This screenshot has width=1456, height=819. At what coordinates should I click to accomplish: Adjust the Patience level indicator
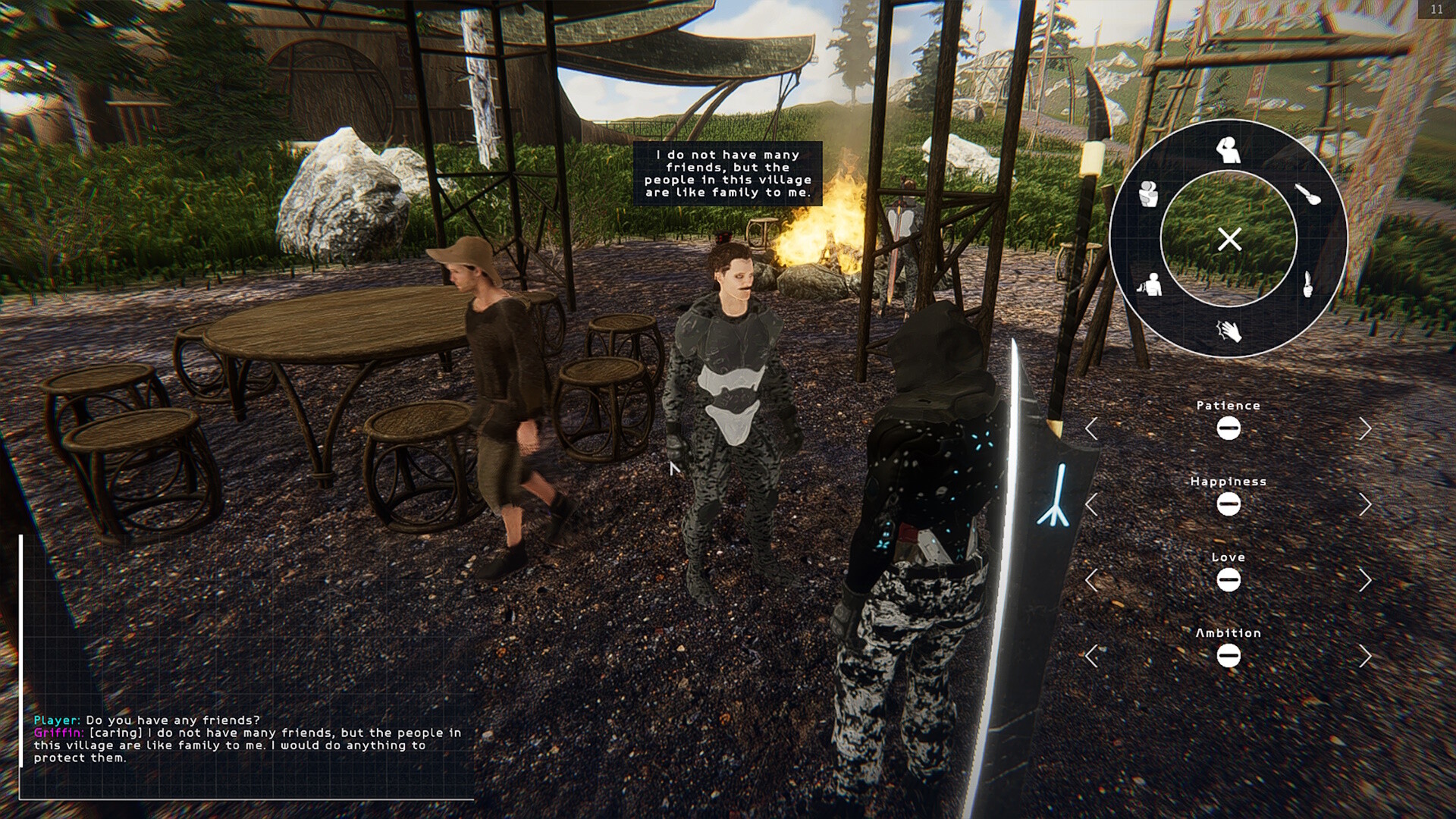pyautogui.click(x=1229, y=427)
